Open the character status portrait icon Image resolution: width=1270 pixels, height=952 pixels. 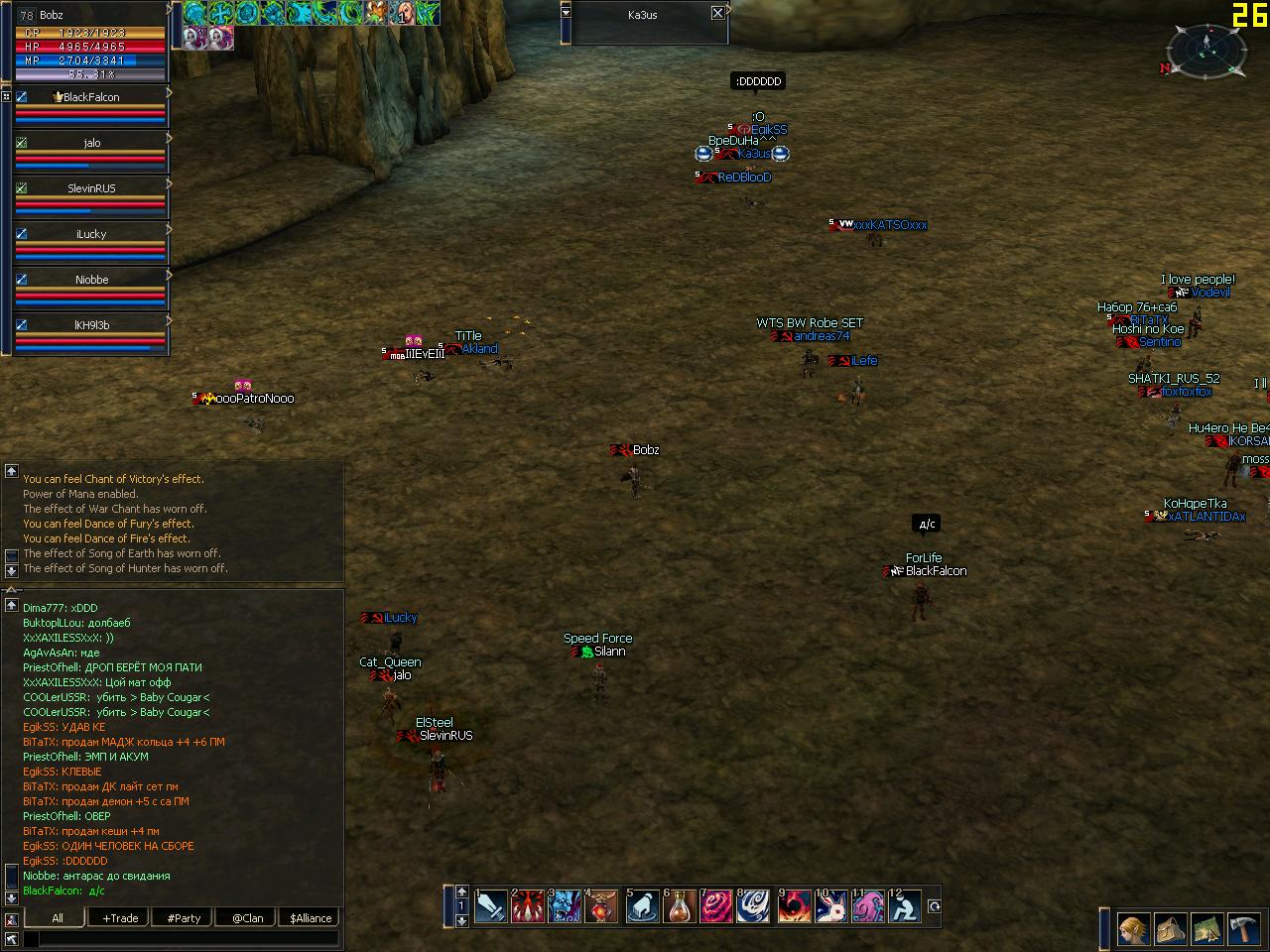(1134, 929)
